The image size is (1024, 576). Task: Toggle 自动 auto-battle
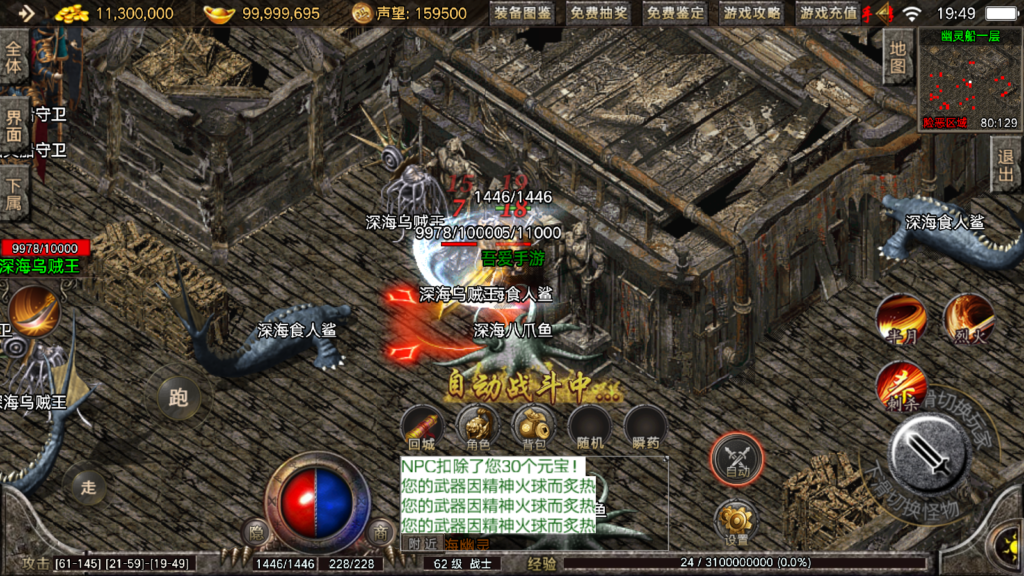click(x=737, y=459)
